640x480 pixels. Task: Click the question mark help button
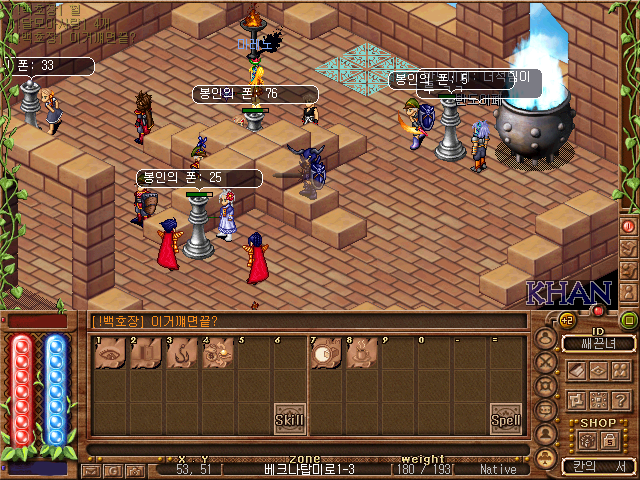(620, 399)
